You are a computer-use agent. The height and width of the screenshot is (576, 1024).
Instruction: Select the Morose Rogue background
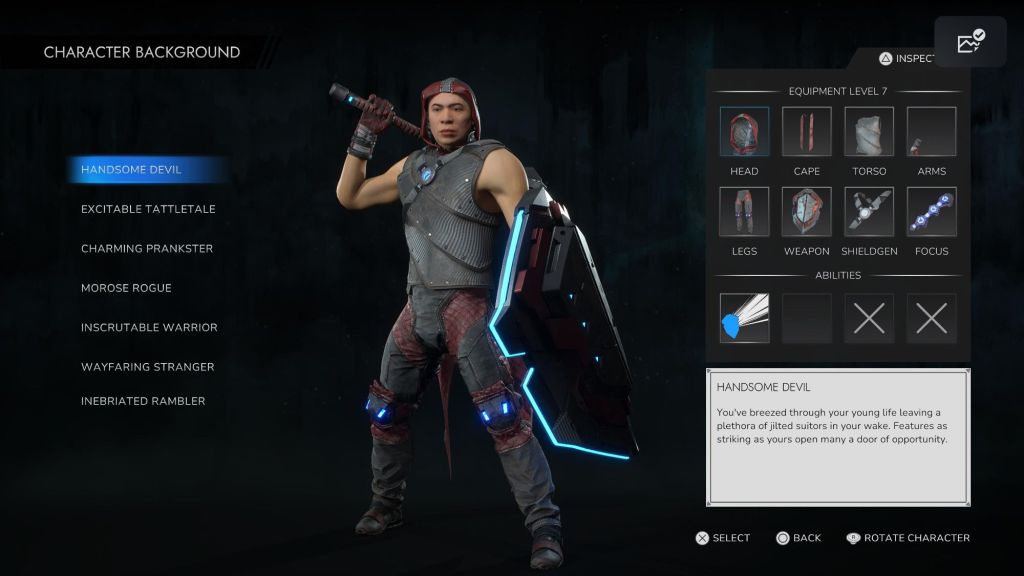click(126, 288)
